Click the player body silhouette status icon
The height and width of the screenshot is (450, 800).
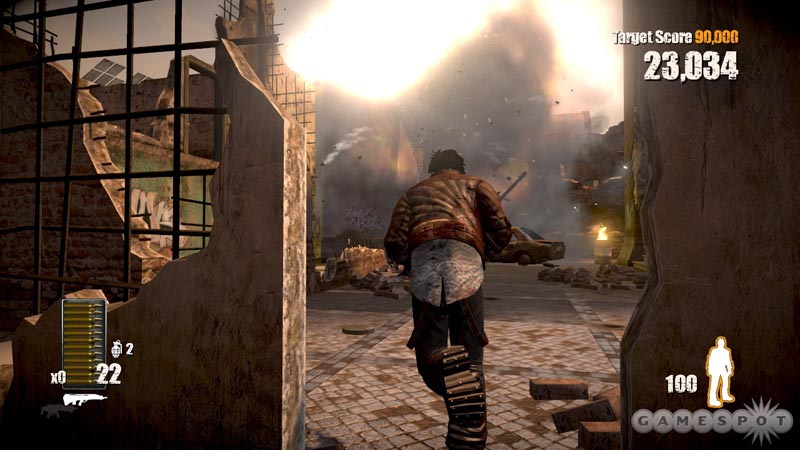click(719, 371)
